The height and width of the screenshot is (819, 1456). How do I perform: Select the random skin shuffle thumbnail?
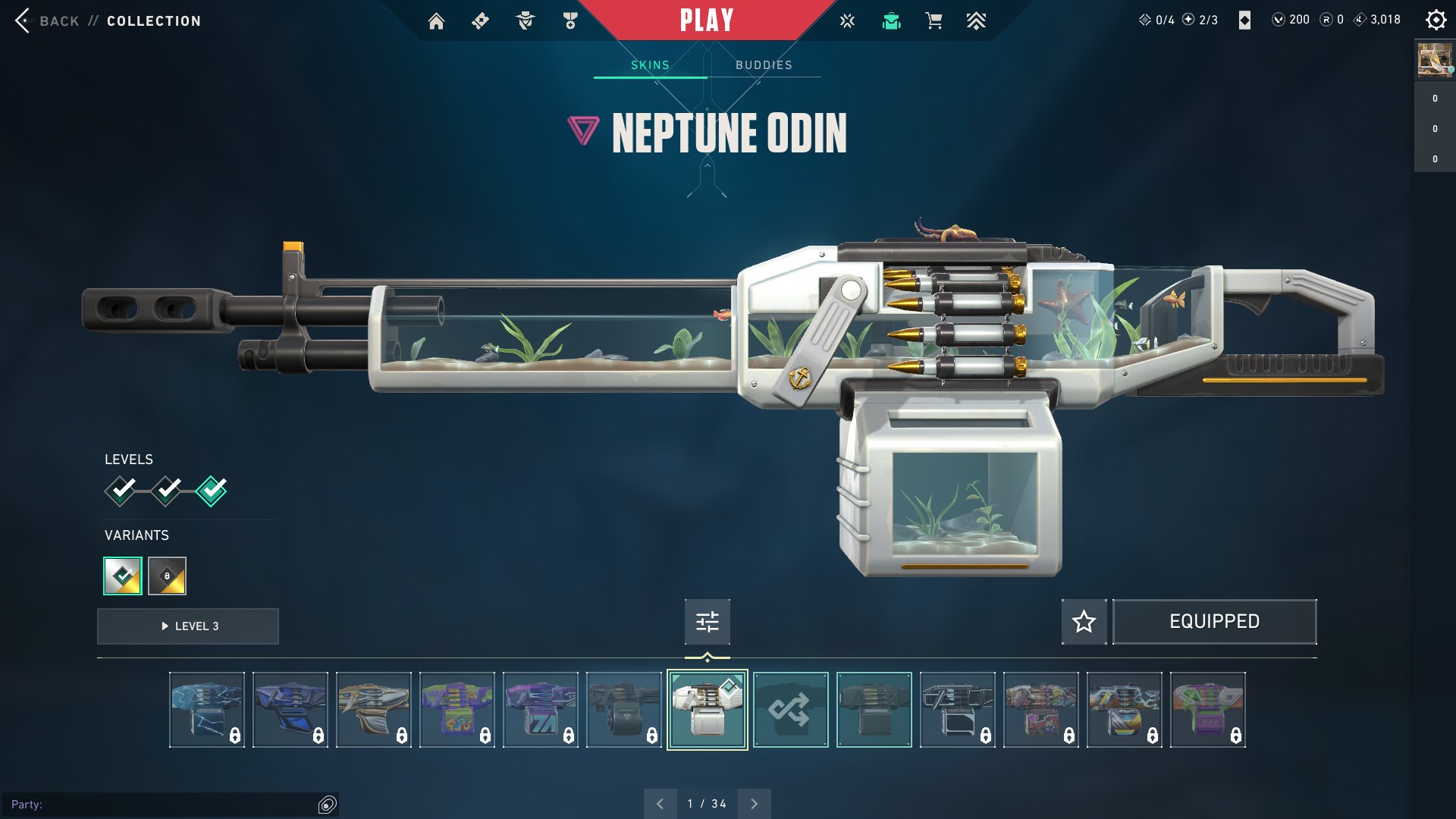point(790,709)
